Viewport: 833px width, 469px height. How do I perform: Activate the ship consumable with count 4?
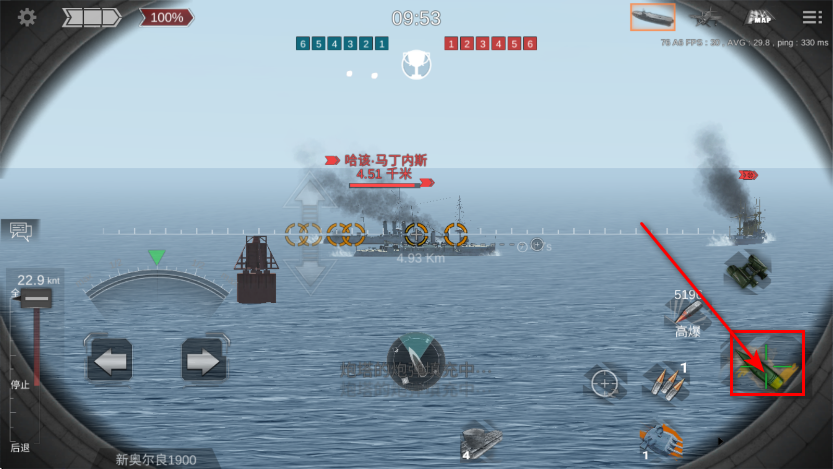480,442
